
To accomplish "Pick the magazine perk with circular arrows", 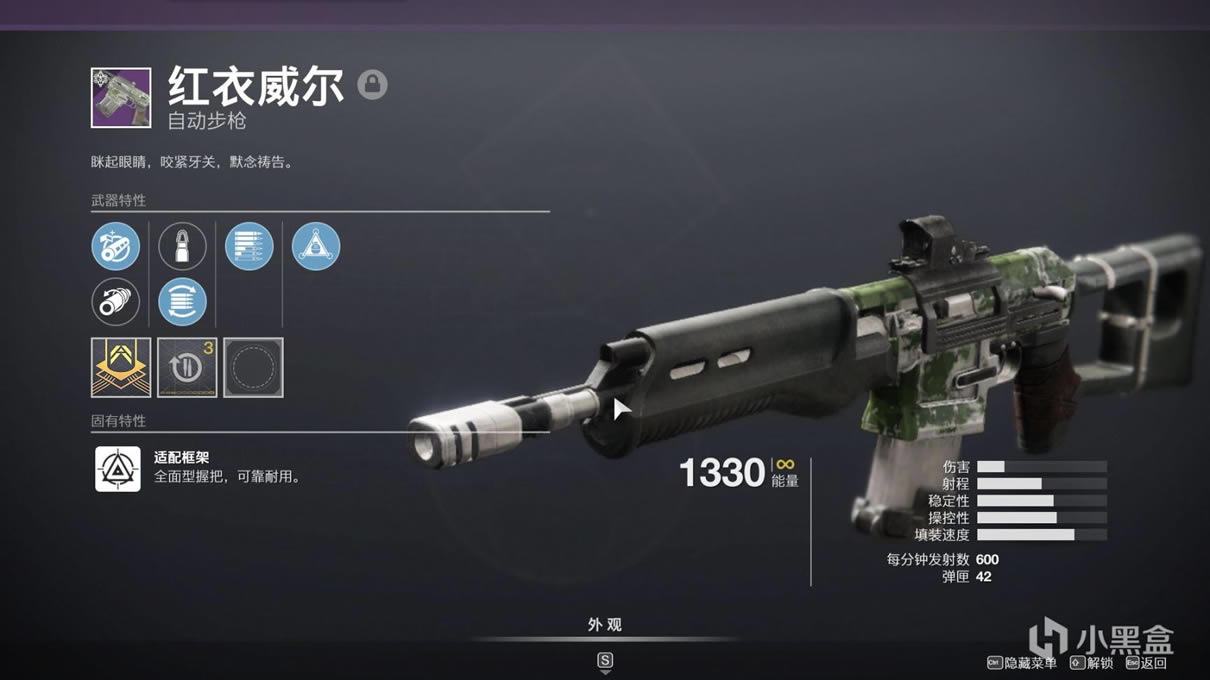I will (182, 302).
